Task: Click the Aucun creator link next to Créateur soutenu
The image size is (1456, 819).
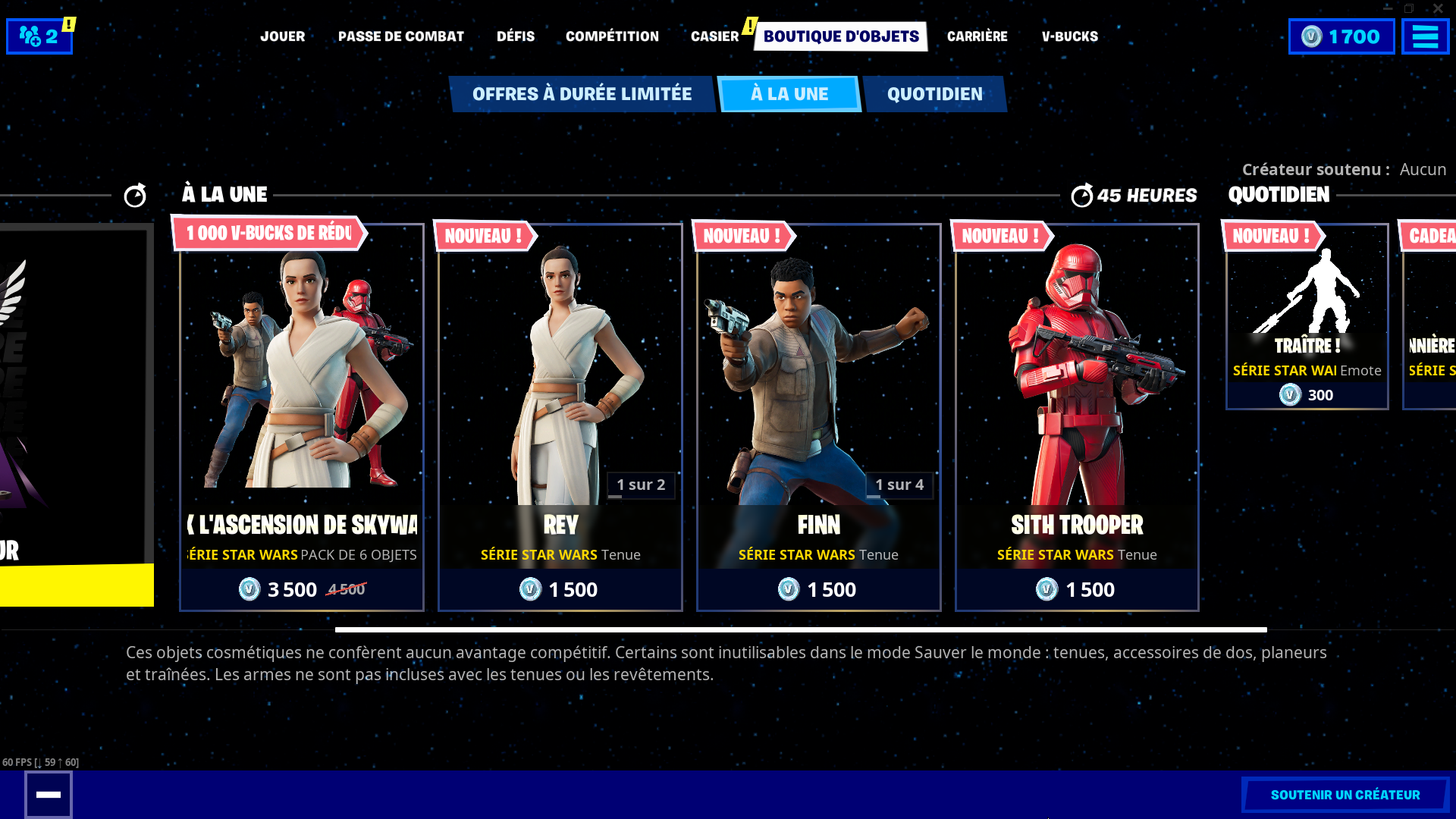Action: [x=1423, y=170]
